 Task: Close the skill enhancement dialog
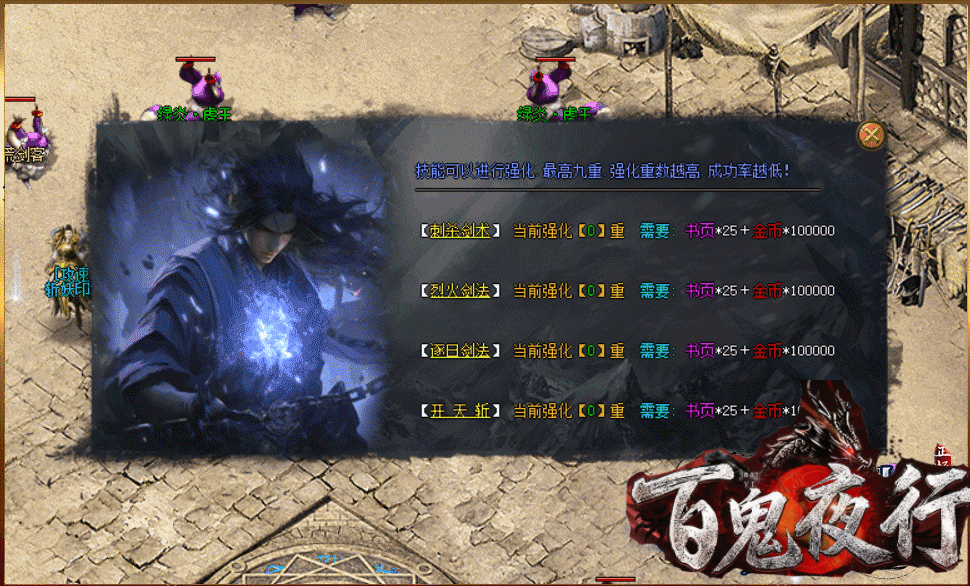(872, 135)
